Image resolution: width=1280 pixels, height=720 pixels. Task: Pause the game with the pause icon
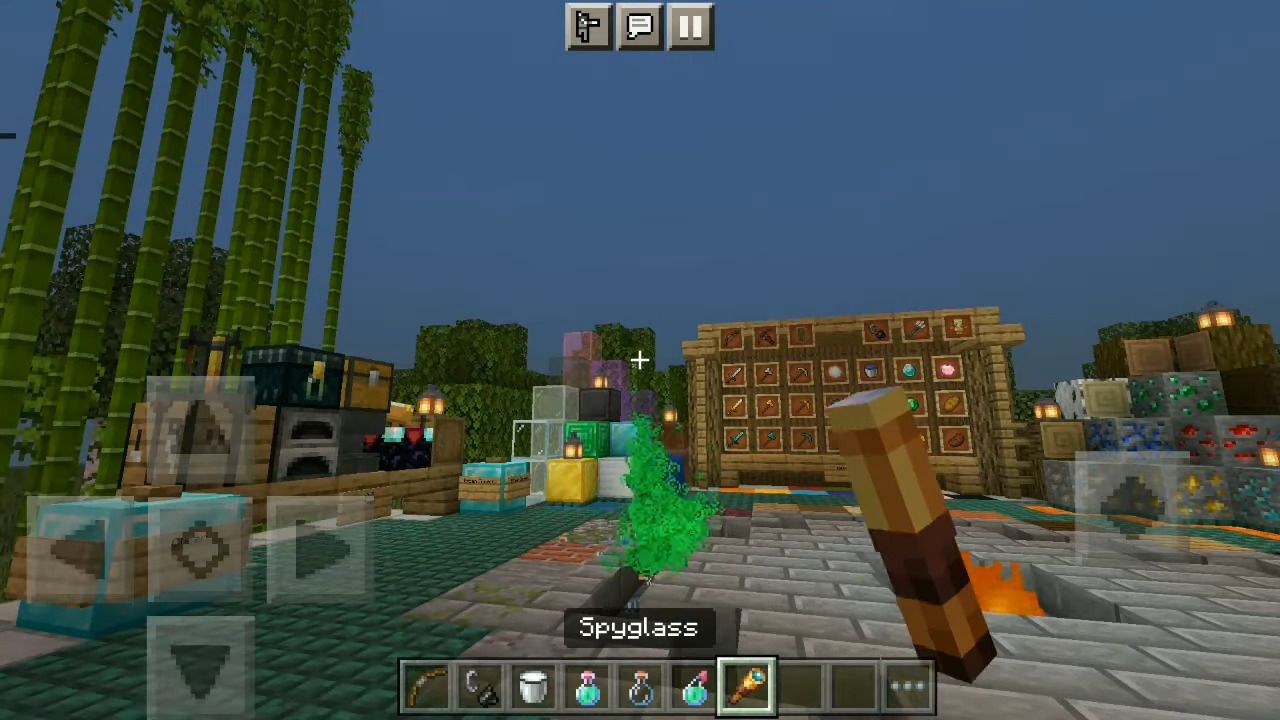691,27
